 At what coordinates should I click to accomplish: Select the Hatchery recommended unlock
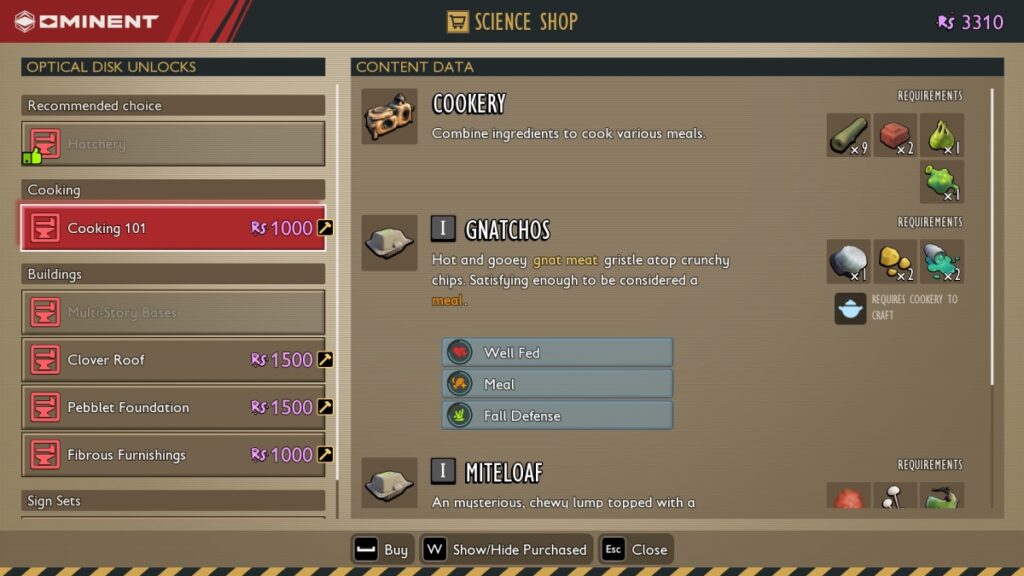click(x=173, y=144)
